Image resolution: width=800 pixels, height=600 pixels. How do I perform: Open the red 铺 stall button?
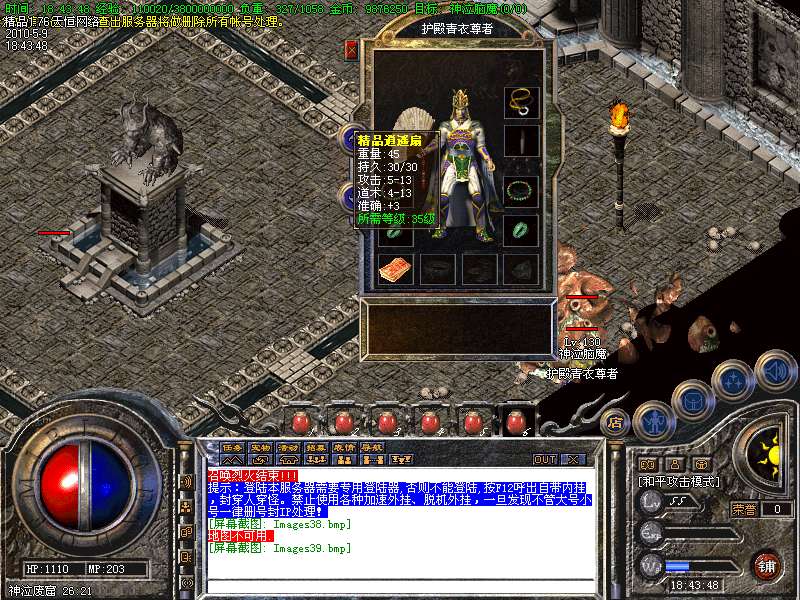[766, 566]
